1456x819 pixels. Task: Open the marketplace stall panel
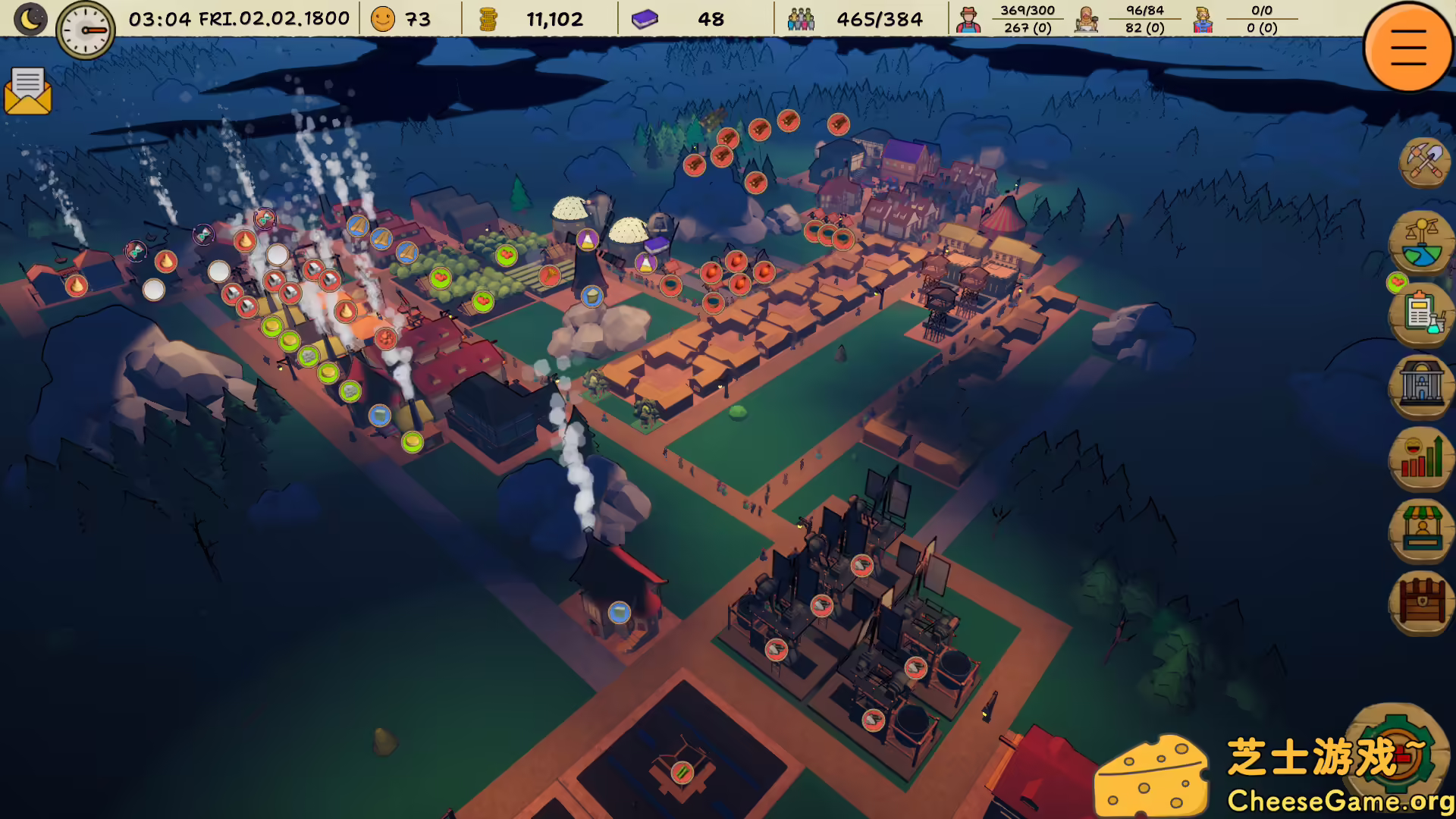coord(1421,531)
